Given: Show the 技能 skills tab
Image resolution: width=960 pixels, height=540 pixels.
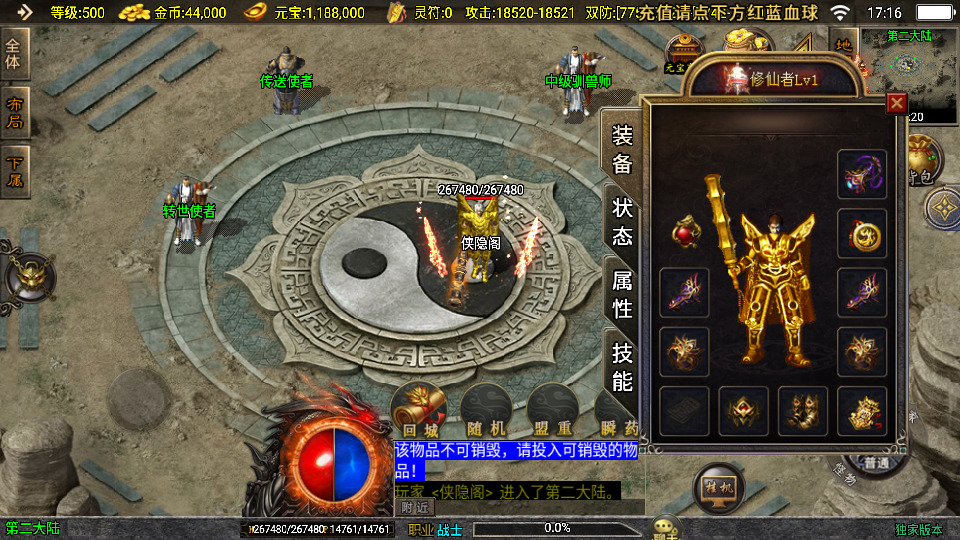Looking at the screenshot, I should tap(622, 366).
